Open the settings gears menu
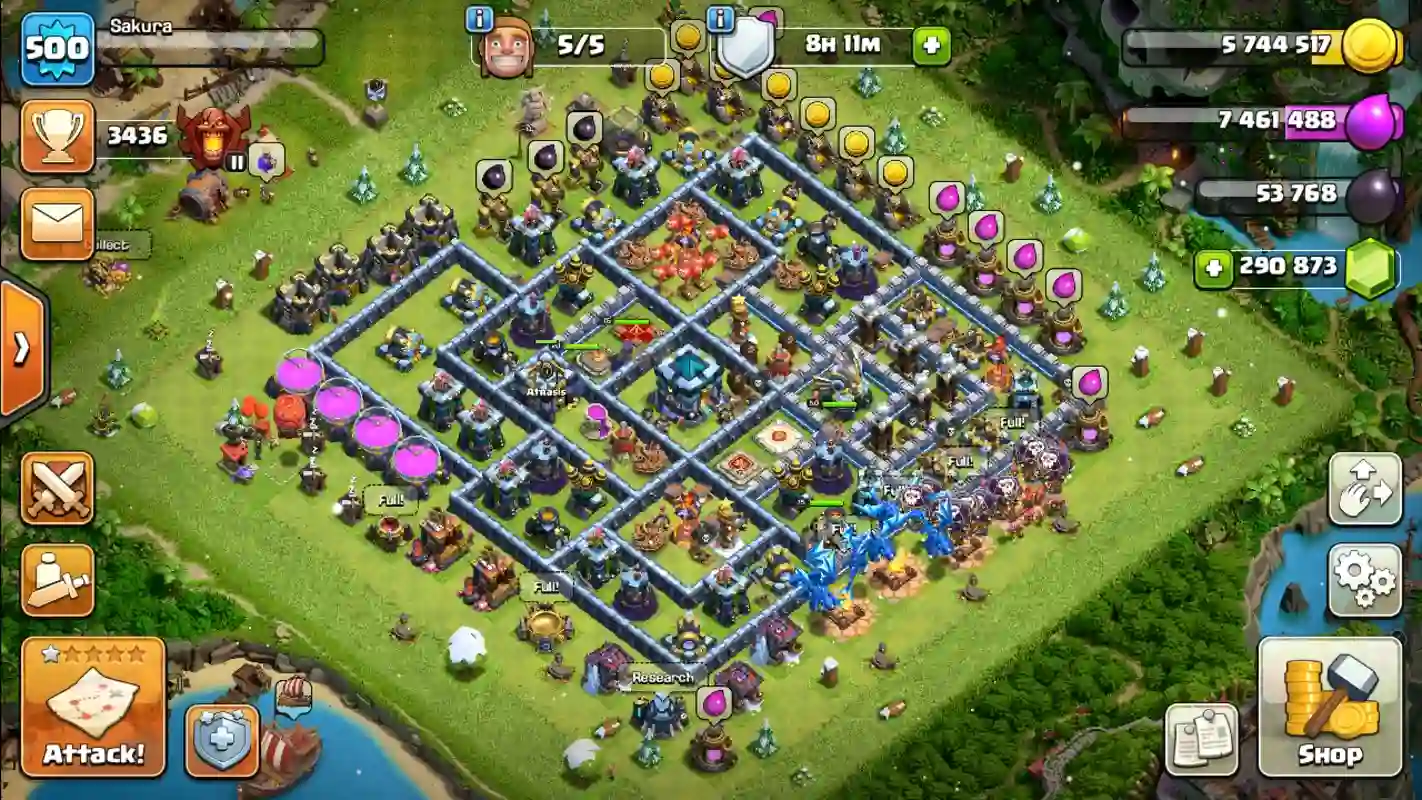The height and width of the screenshot is (800, 1422). pyautogui.click(x=1365, y=580)
